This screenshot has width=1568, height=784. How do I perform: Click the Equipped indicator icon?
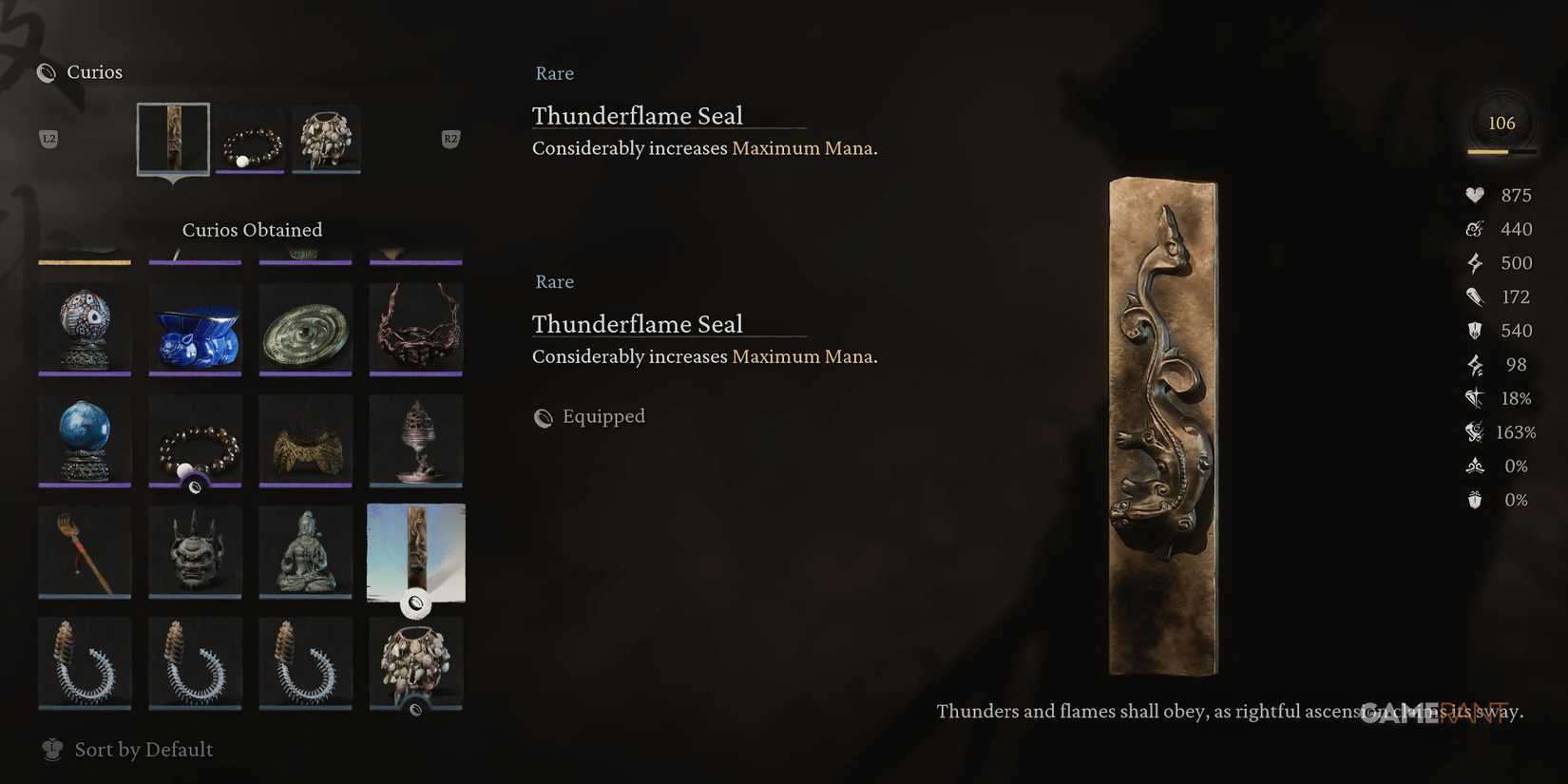543,417
